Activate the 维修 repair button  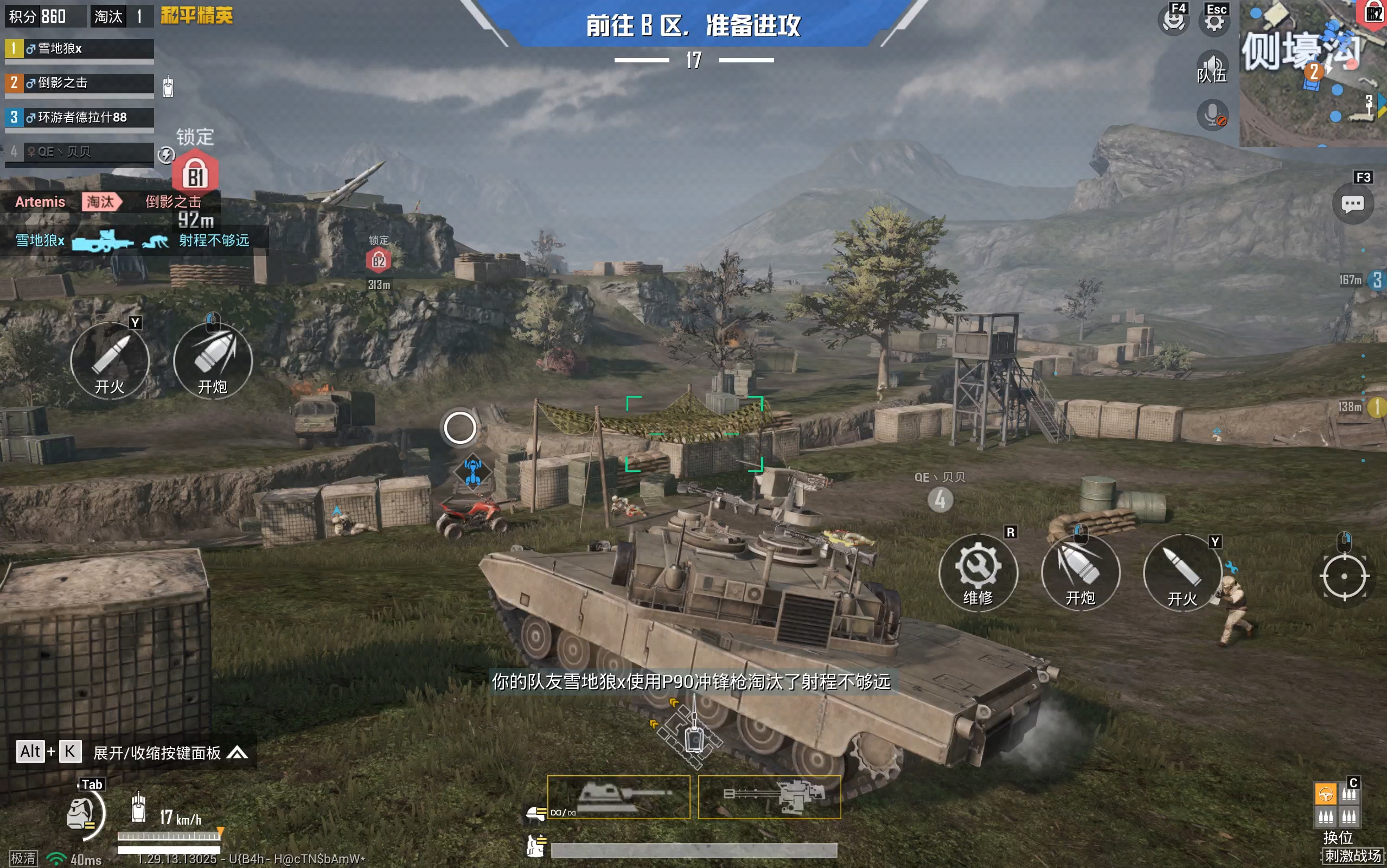(x=978, y=573)
